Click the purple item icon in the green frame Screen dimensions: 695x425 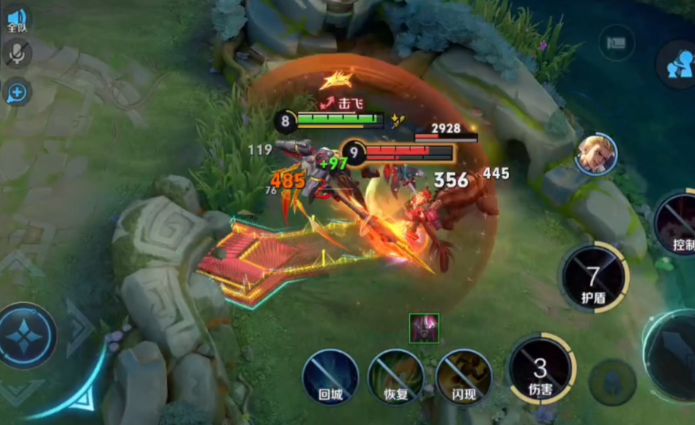424,327
